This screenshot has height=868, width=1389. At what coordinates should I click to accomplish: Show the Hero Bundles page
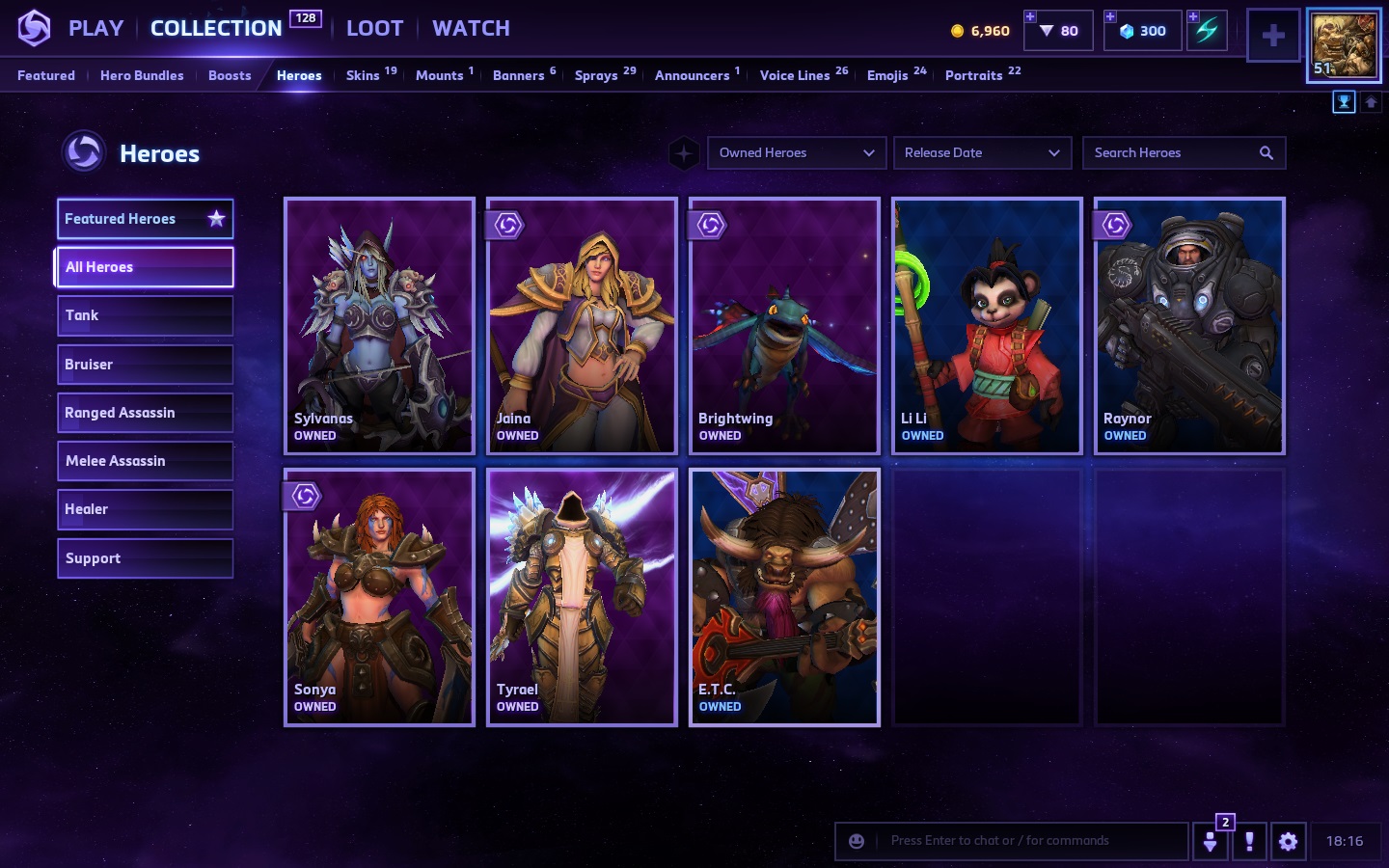[x=142, y=75]
